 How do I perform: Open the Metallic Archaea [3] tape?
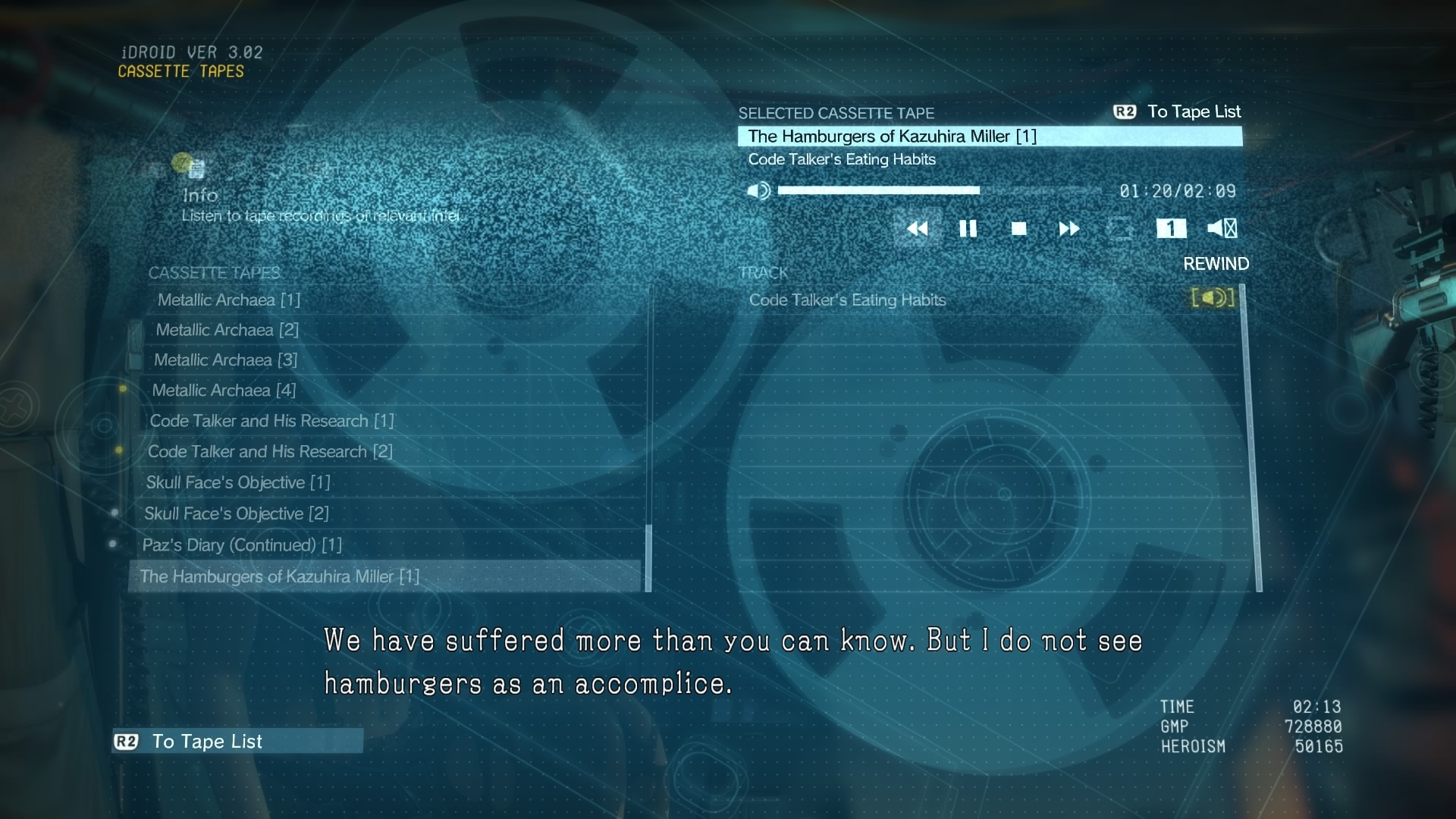225,360
